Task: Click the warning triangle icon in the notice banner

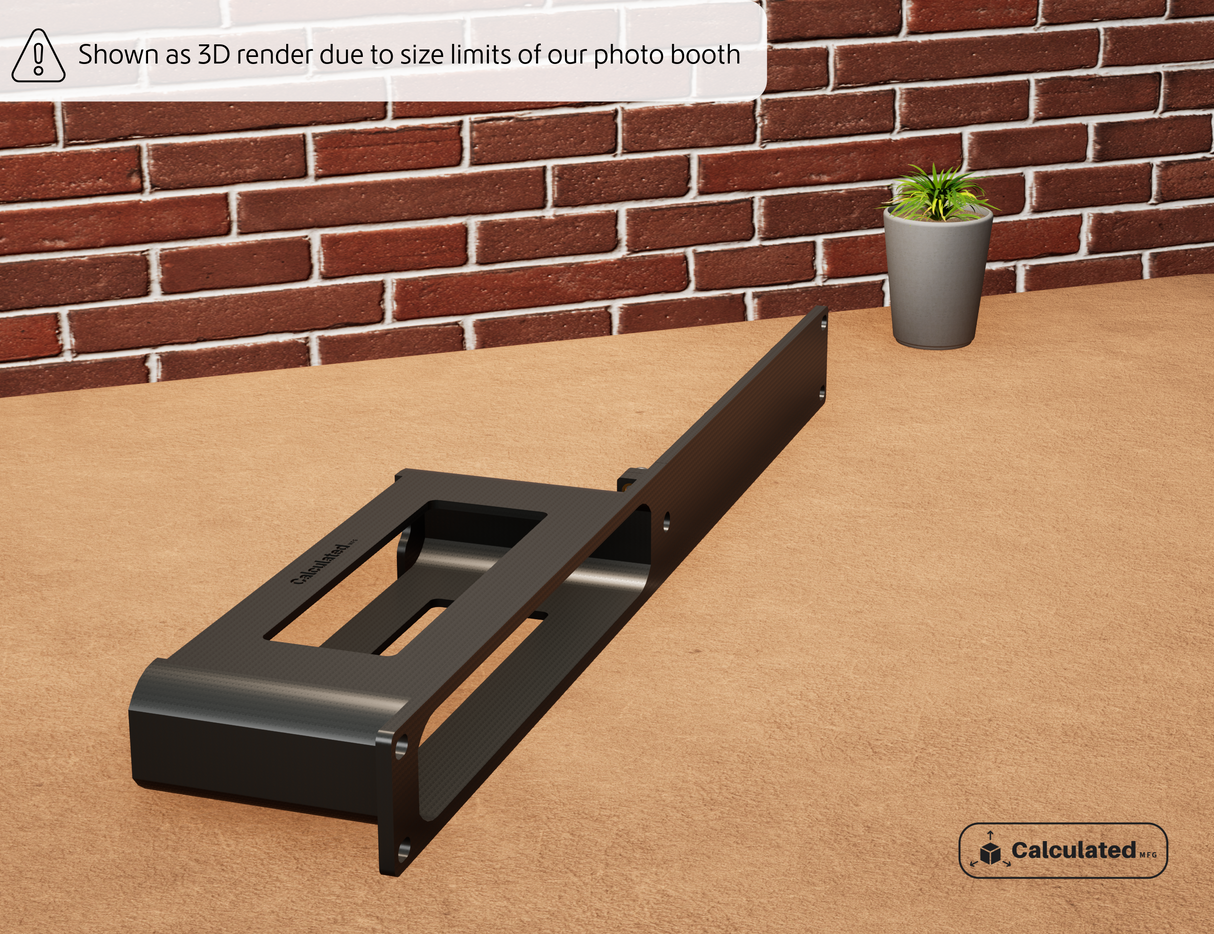Action: (38, 55)
